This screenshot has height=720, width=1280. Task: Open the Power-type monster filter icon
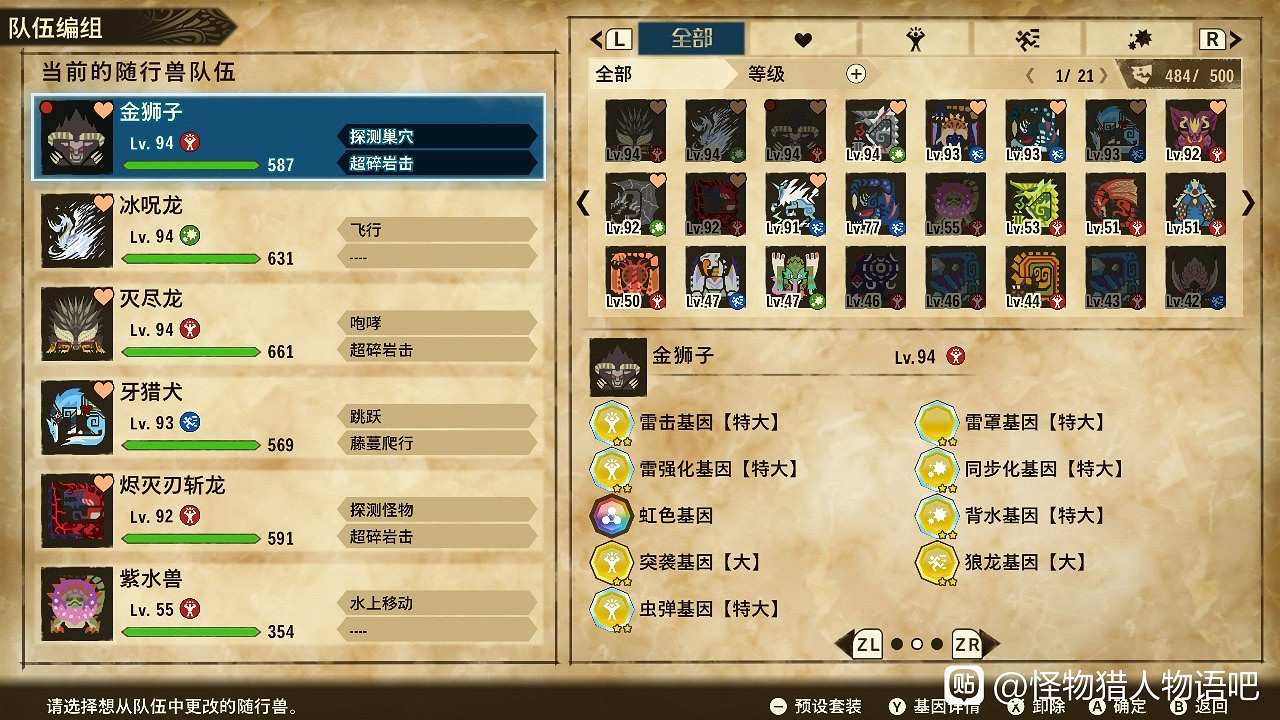(x=917, y=40)
